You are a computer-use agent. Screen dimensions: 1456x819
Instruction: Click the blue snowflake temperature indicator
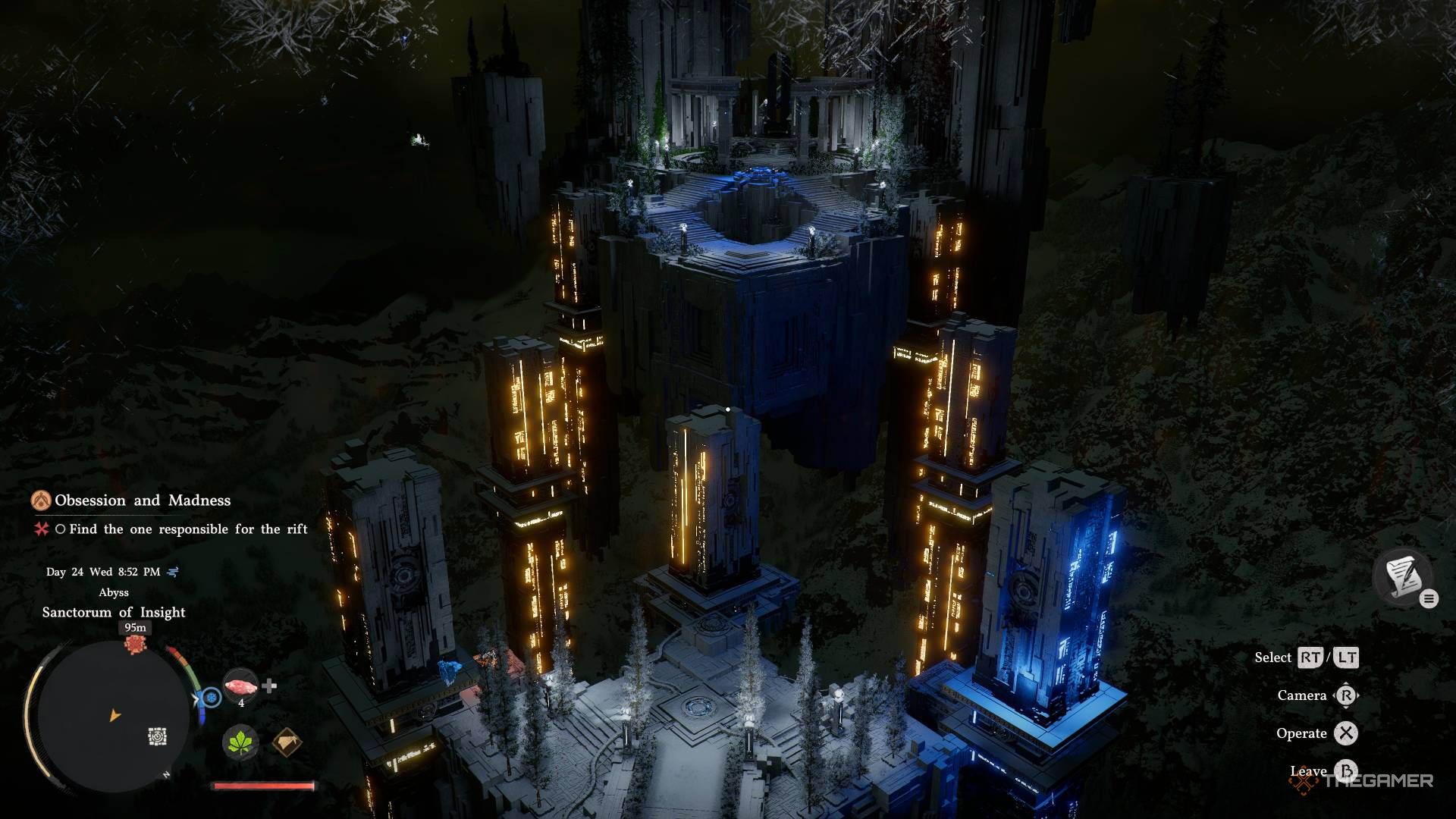tap(211, 697)
